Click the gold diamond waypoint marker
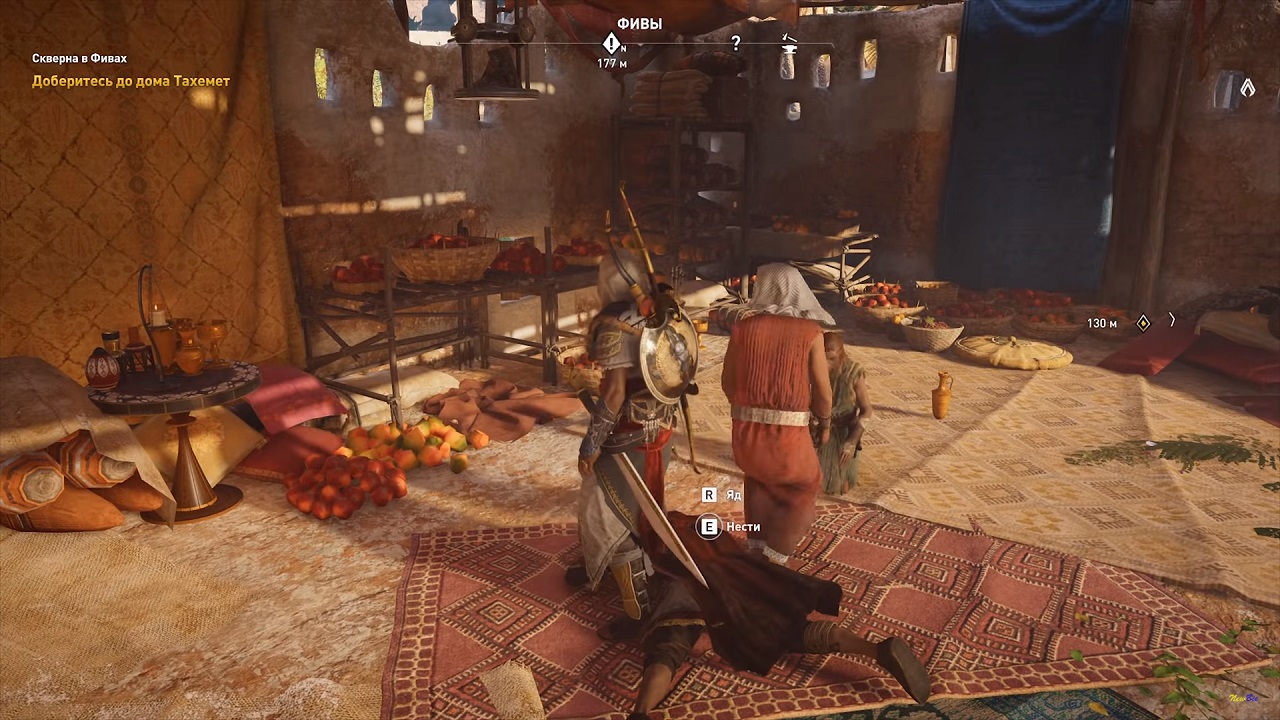The width and height of the screenshot is (1280, 720). (1143, 323)
